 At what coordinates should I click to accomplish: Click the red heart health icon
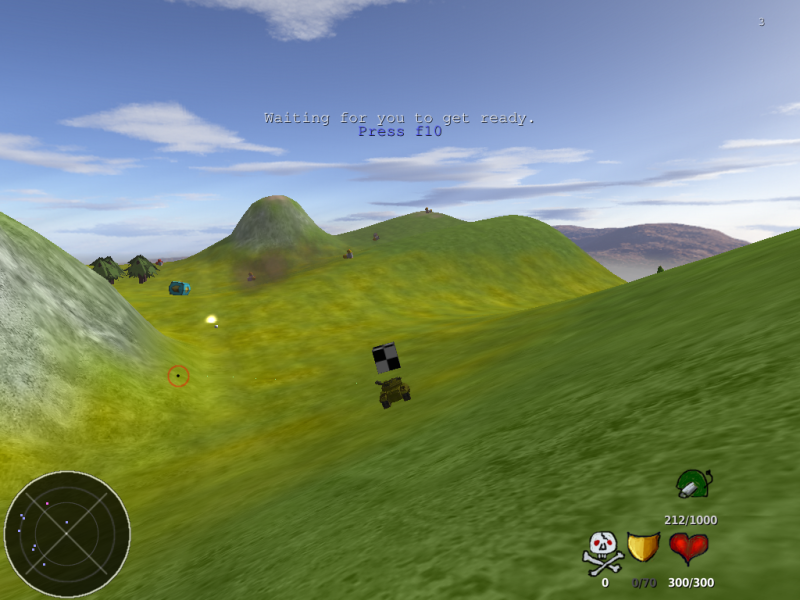tap(688, 548)
